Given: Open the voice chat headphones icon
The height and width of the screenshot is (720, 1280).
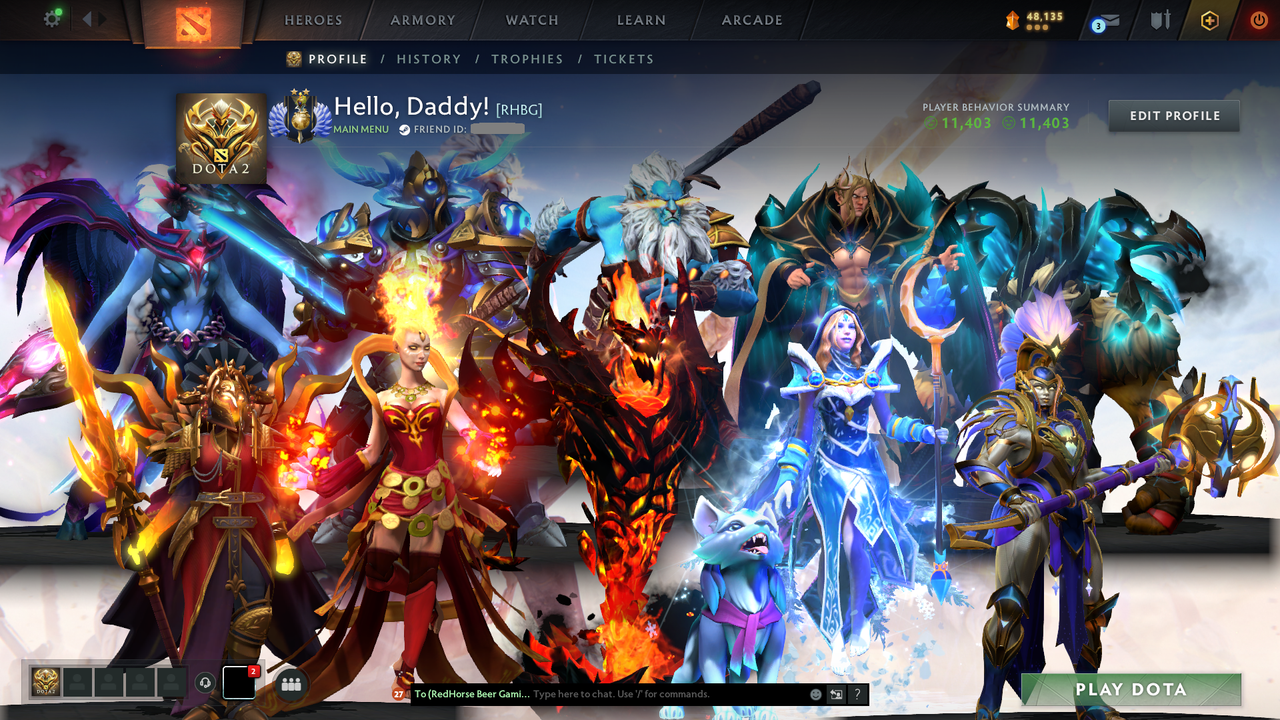Looking at the screenshot, I should coord(206,683).
